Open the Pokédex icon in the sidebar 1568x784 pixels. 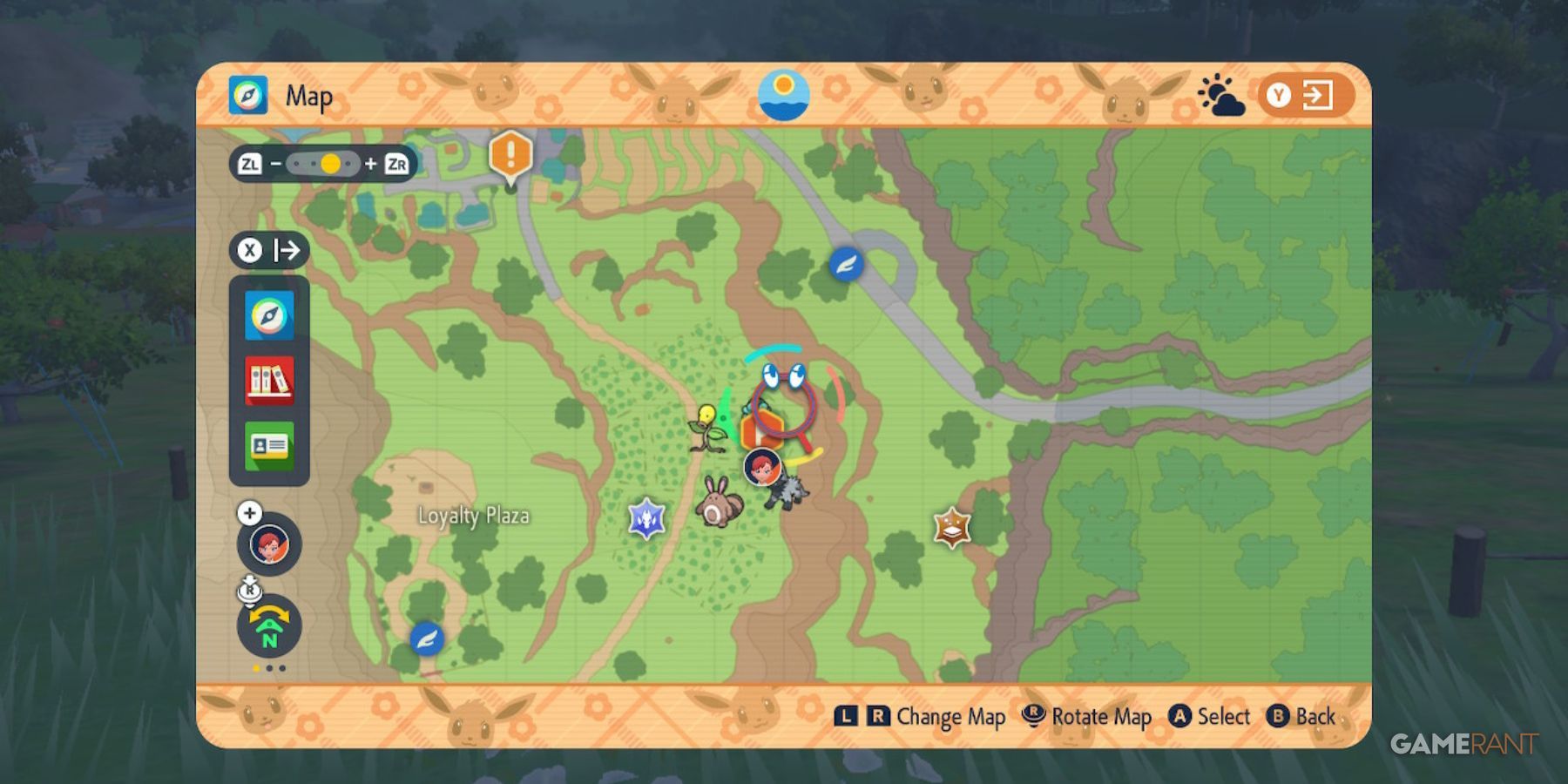(269, 380)
